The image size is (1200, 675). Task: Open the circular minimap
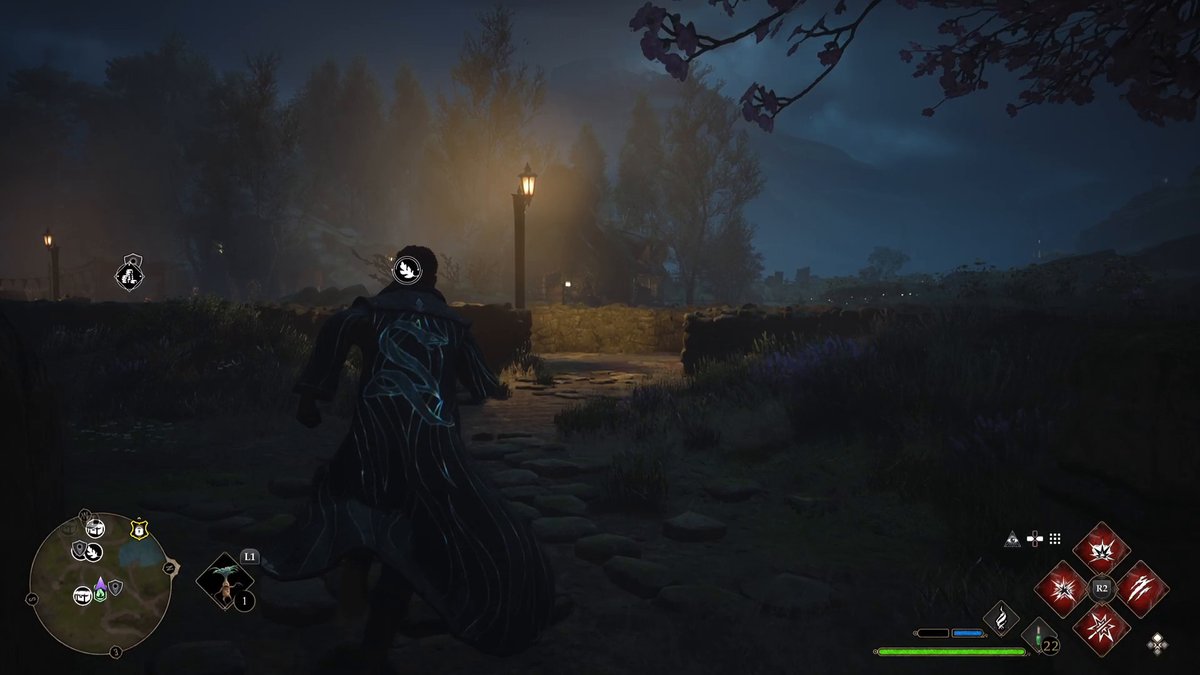coord(100,584)
